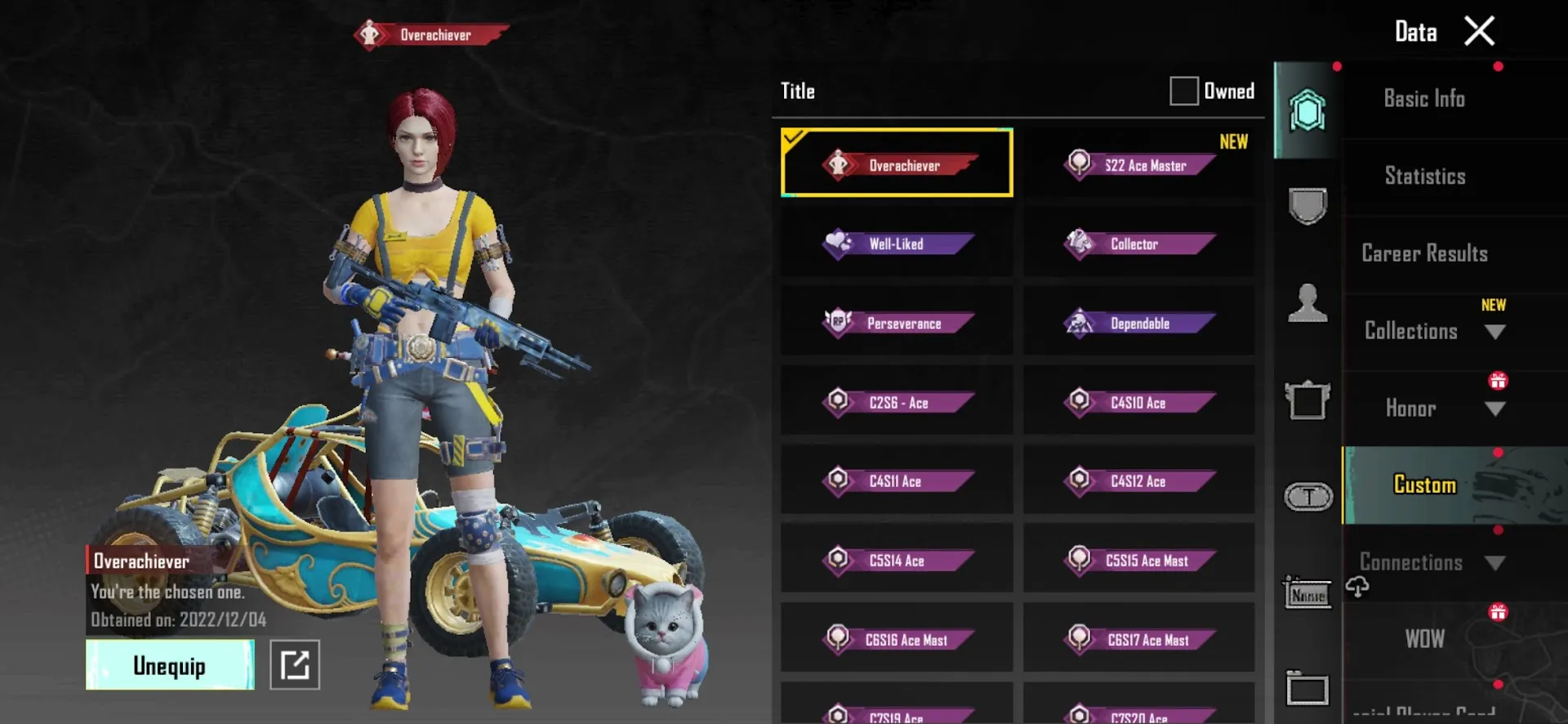Select the title badge icon in sidebar
1568x724 pixels.
(1307, 112)
